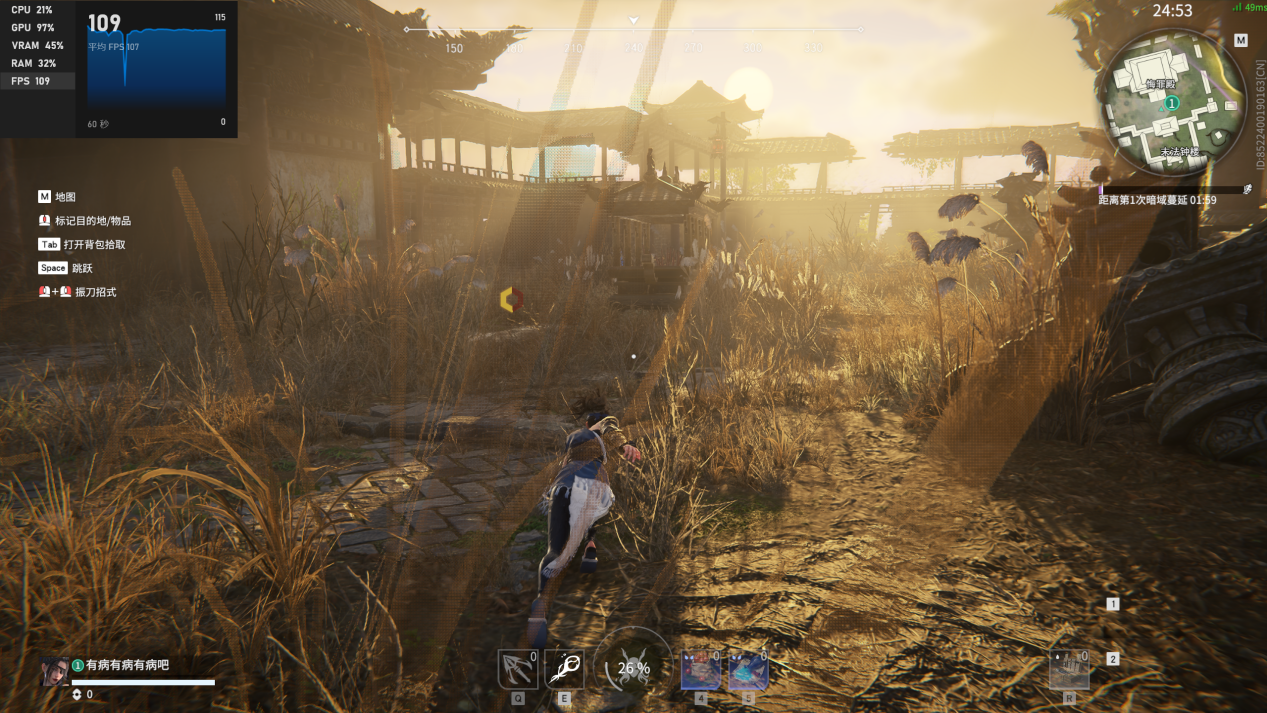Click the ultimate skill gauge emblem
Image resolution: width=1267 pixels, height=713 pixels.
pos(633,668)
